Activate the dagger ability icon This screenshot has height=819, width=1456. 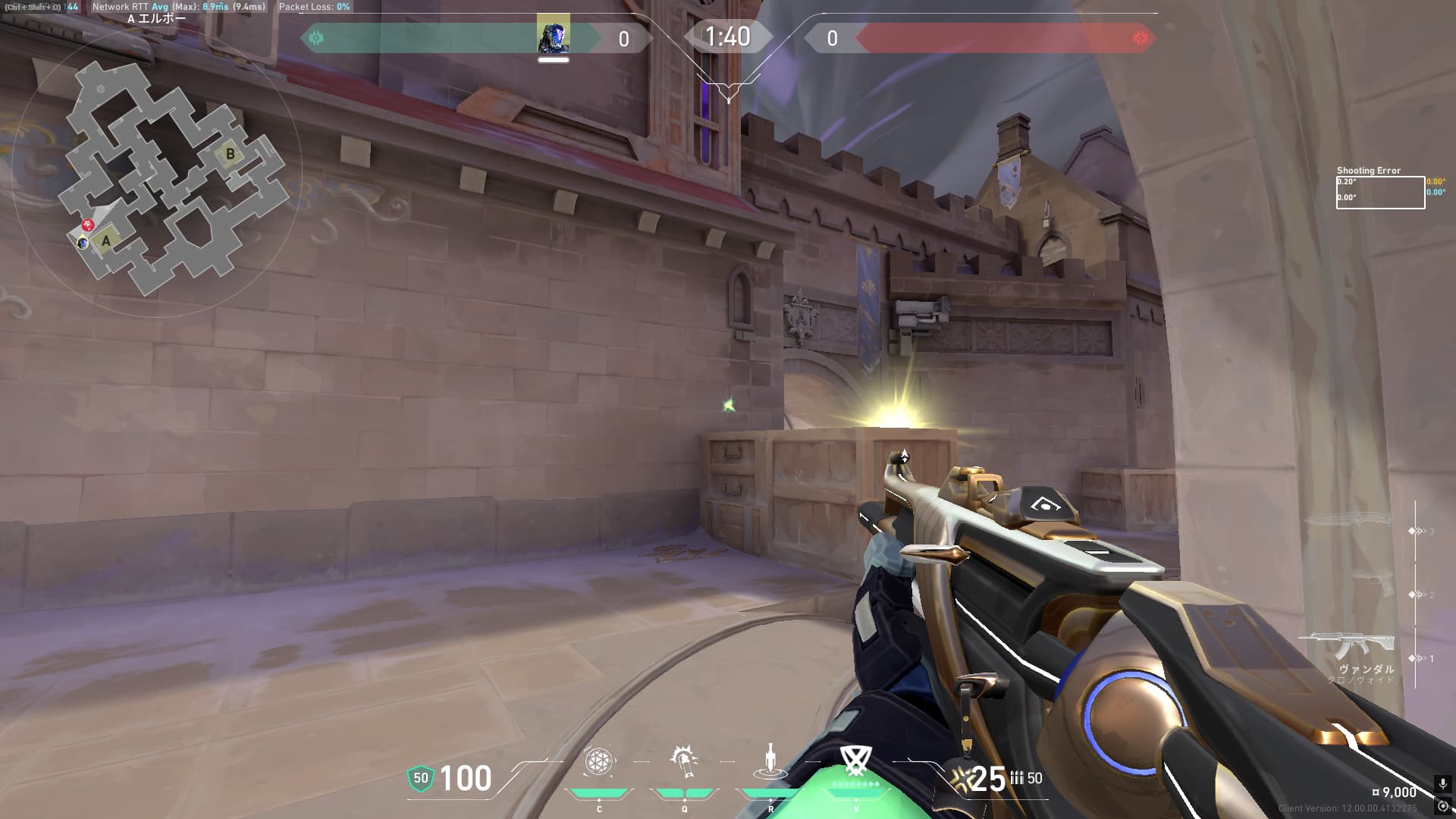pos(770,762)
